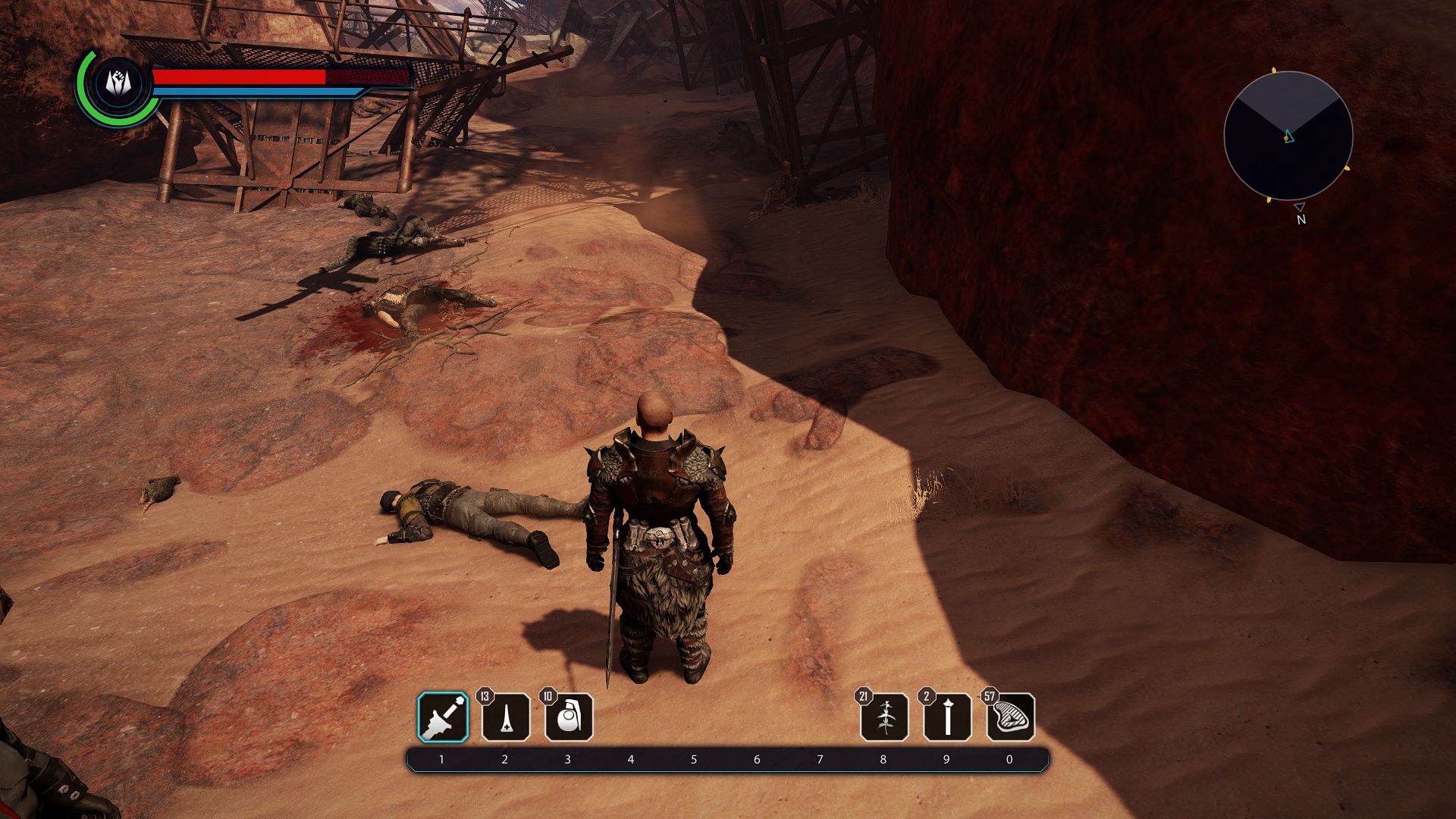Eat the raw meat steak item
The image size is (1456, 819).
coord(1010,717)
